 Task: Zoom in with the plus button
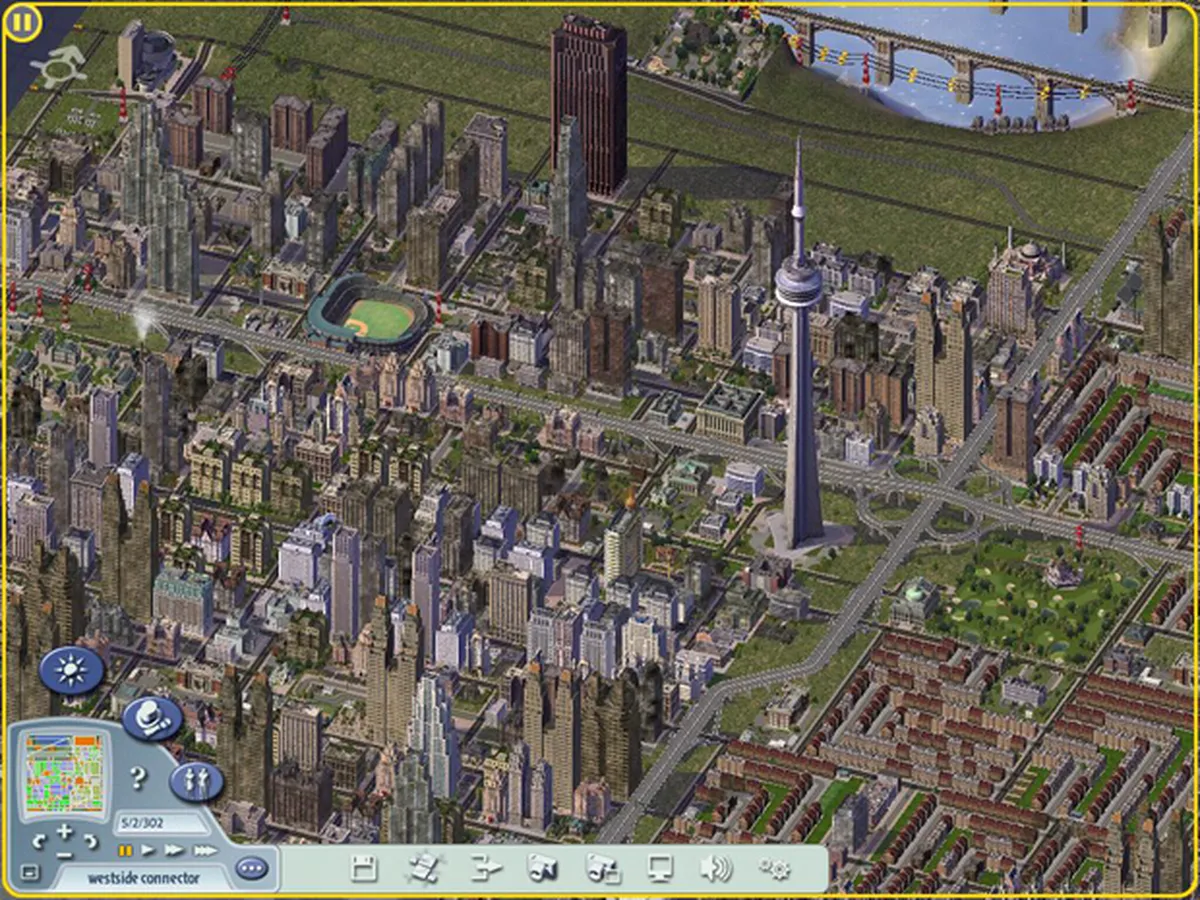[x=64, y=832]
